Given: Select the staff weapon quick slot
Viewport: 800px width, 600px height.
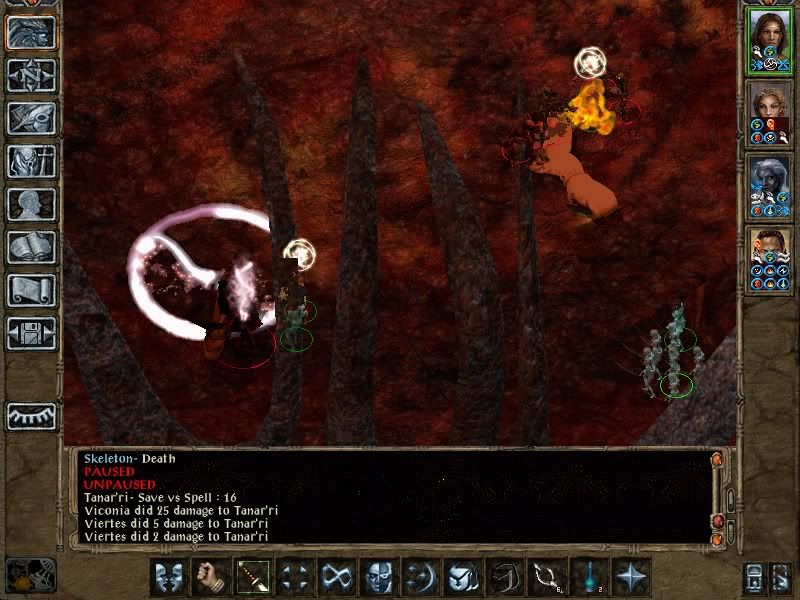Looking at the screenshot, I should [253, 577].
